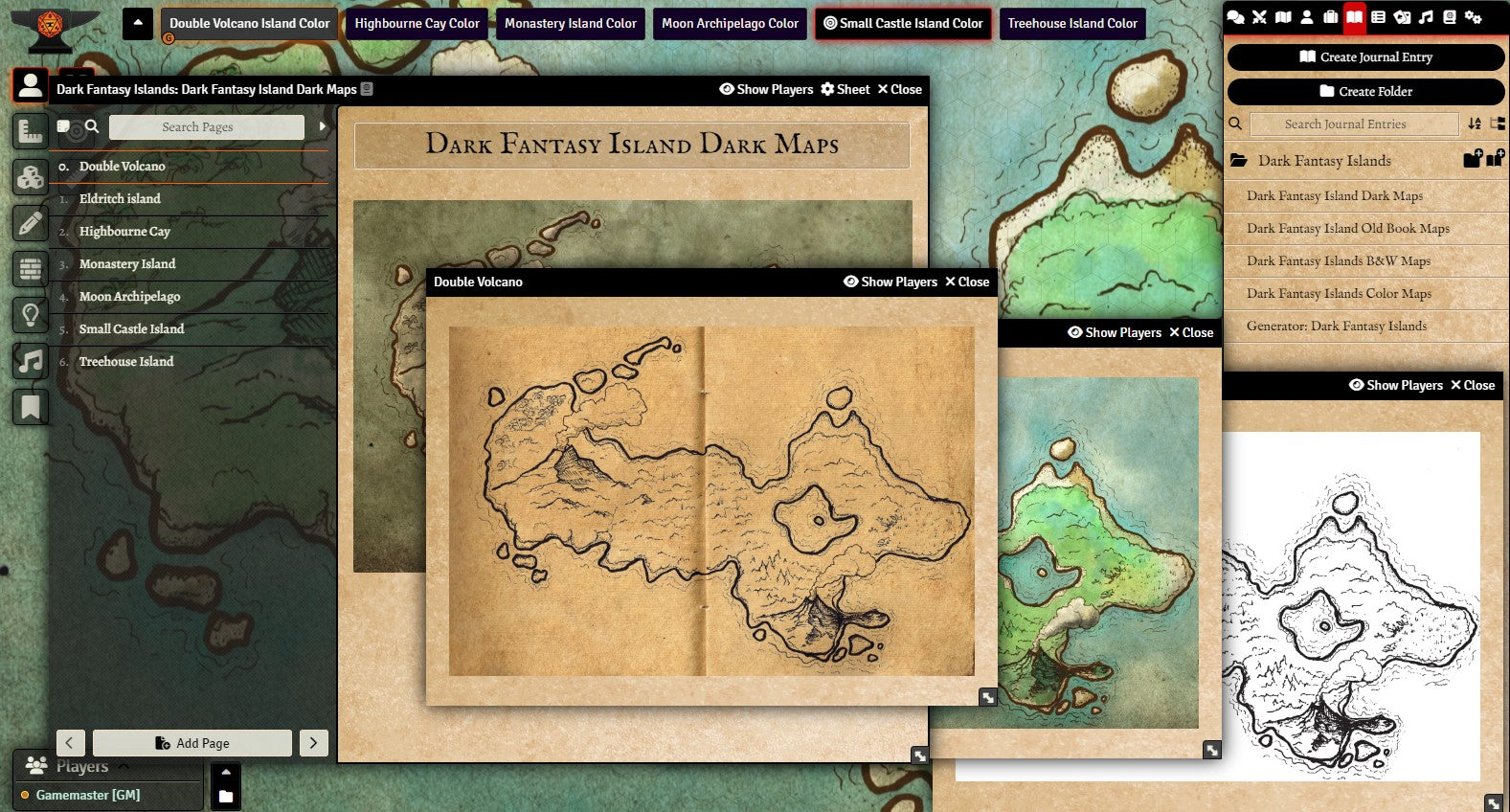Switch to Highbourne Cay Color scene
1510x812 pixels.
pyautogui.click(x=417, y=23)
